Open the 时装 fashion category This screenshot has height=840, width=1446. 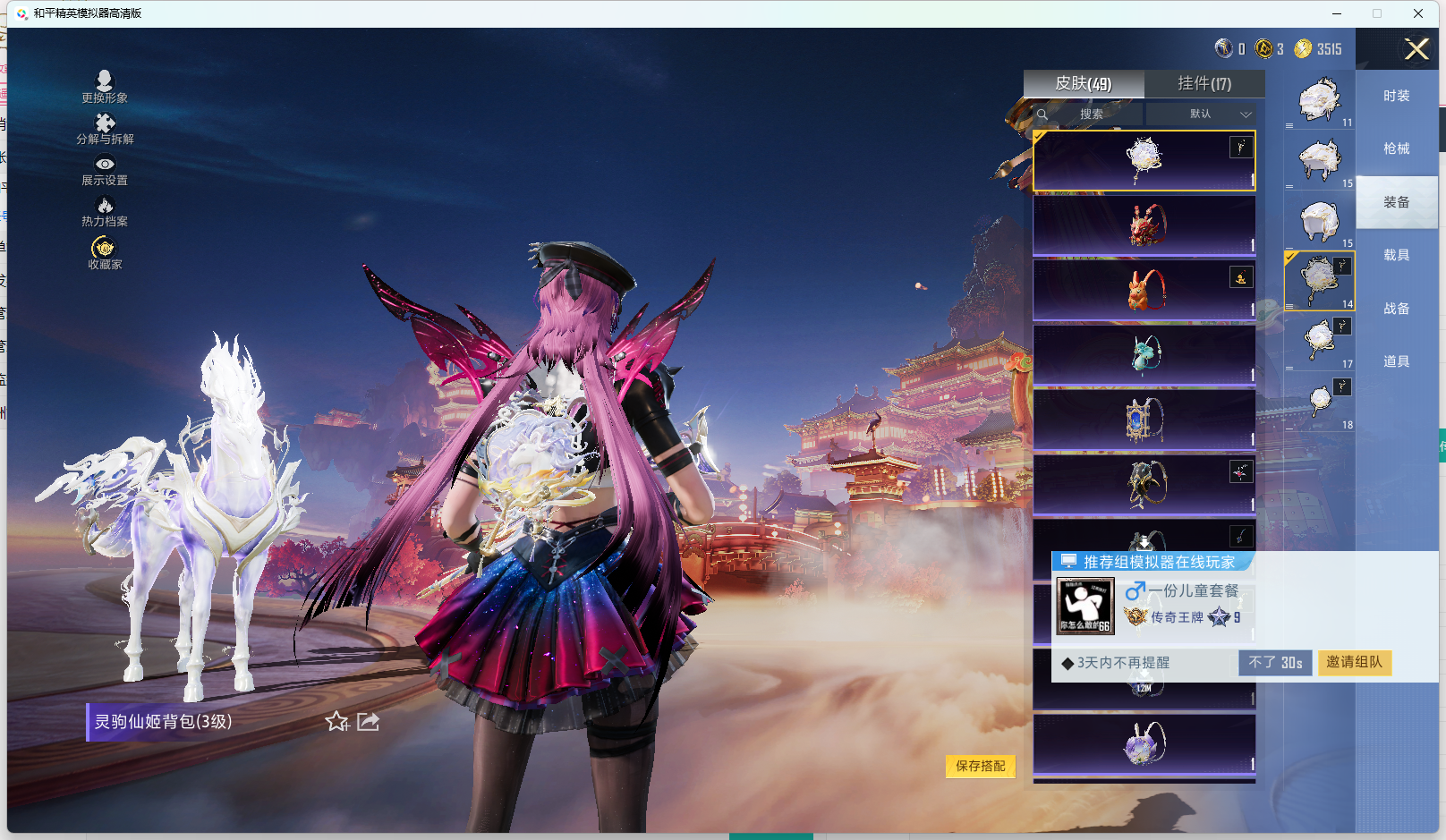[1396, 96]
